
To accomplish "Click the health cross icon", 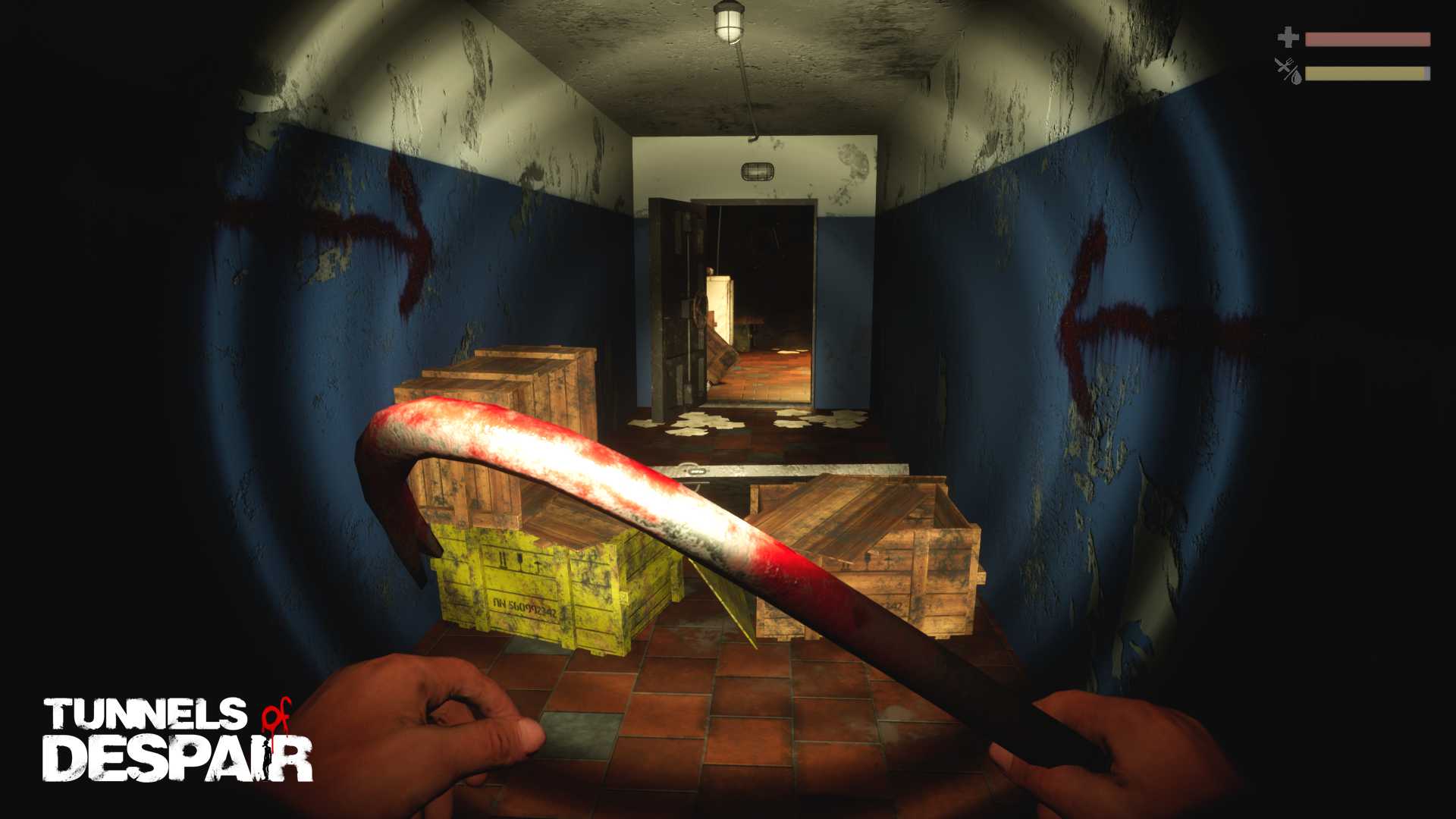I will (x=1288, y=38).
